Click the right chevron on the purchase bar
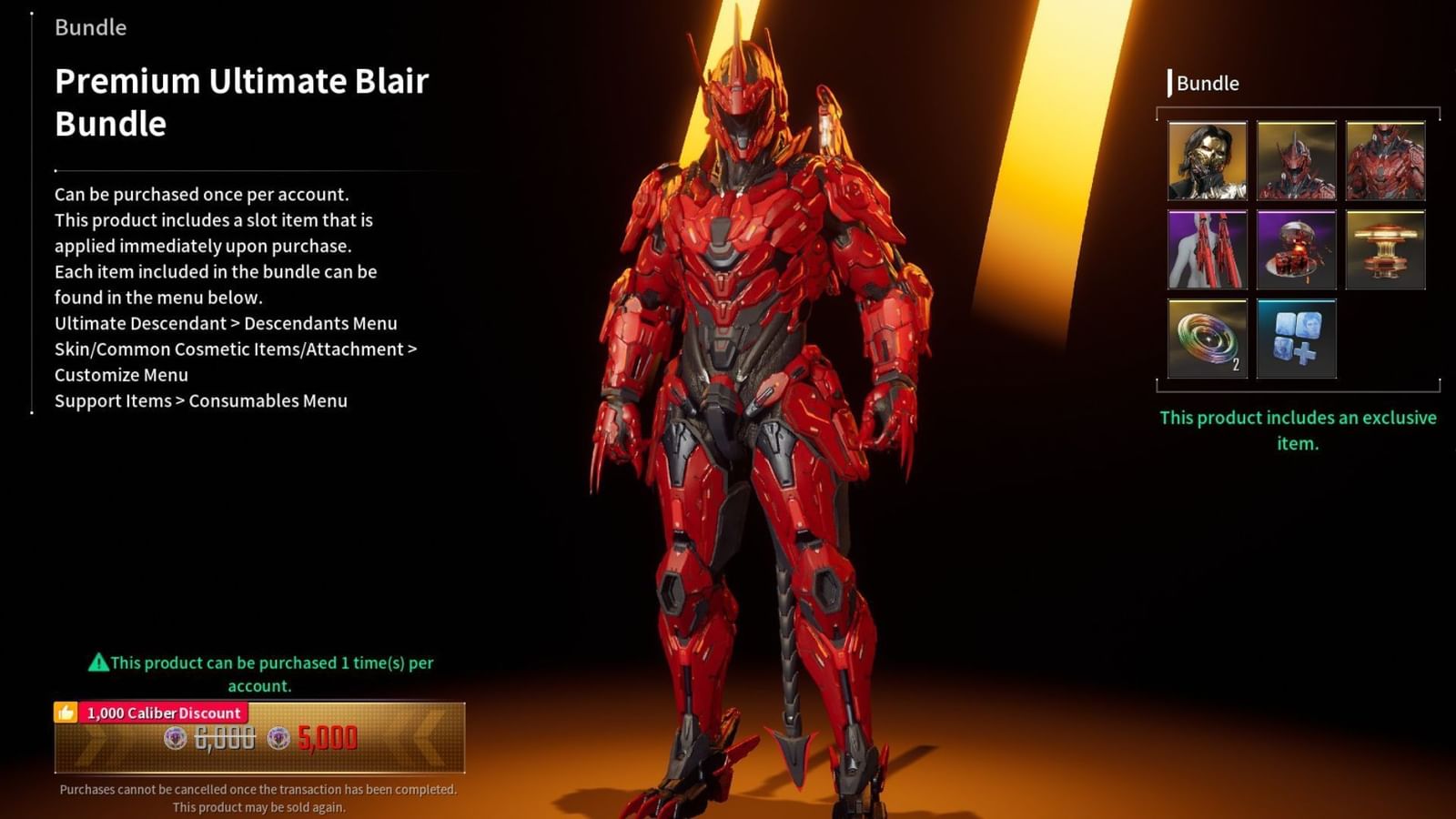Screen dimensions: 1456x819 click(x=424, y=739)
